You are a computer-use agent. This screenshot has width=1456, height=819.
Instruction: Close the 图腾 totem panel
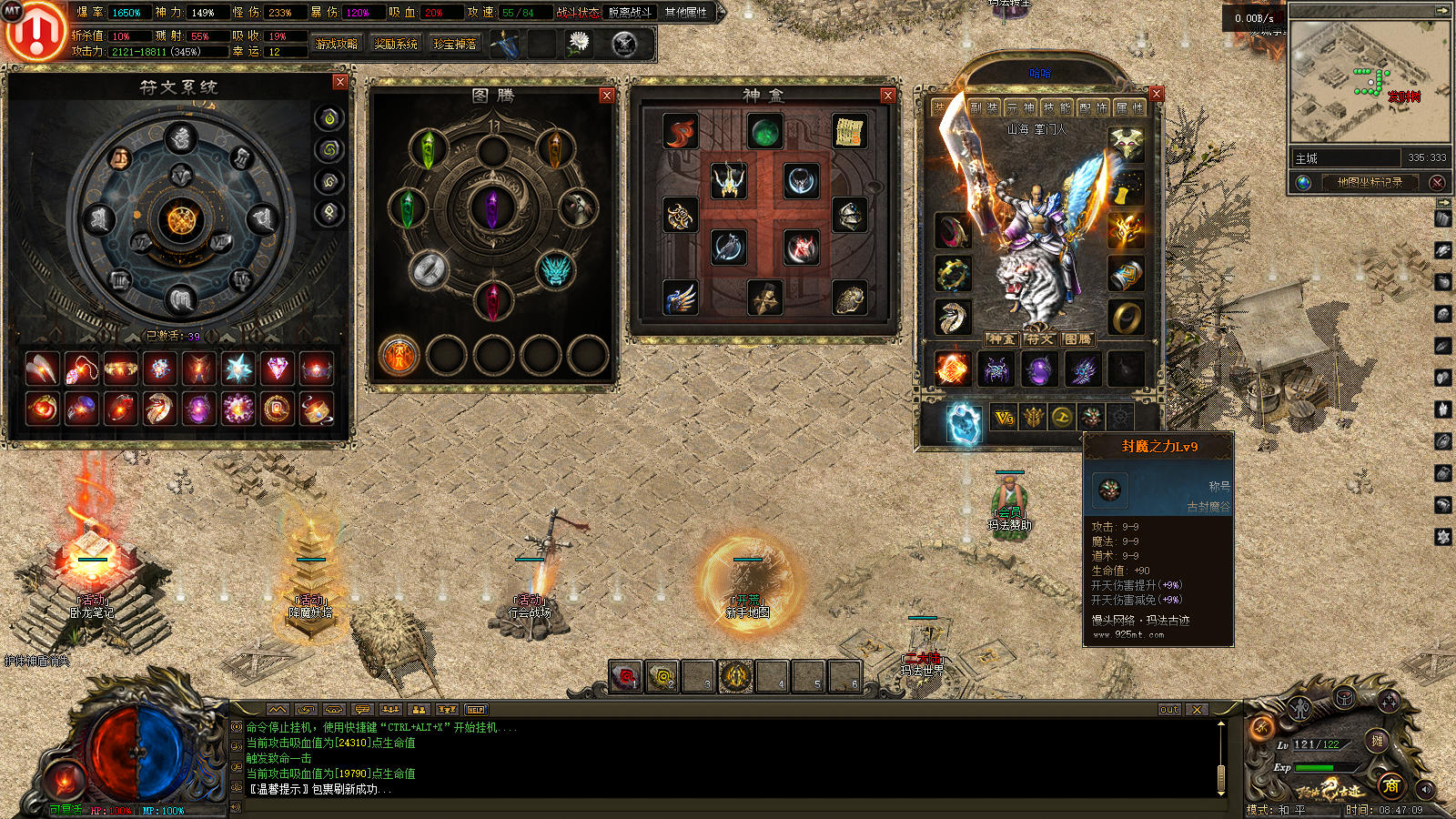point(606,96)
